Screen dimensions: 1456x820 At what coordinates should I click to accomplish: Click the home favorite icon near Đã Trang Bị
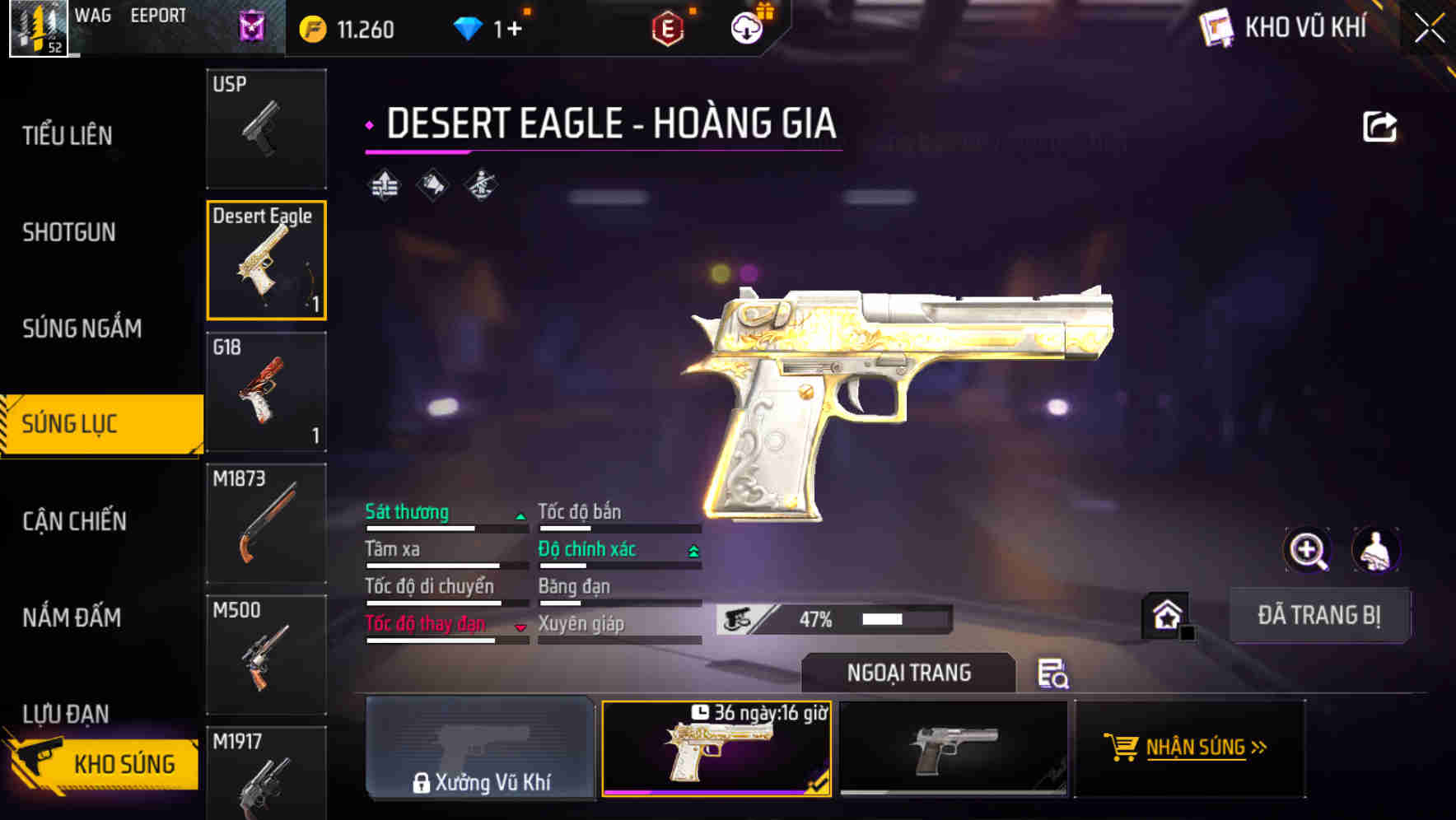point(1166,613)
